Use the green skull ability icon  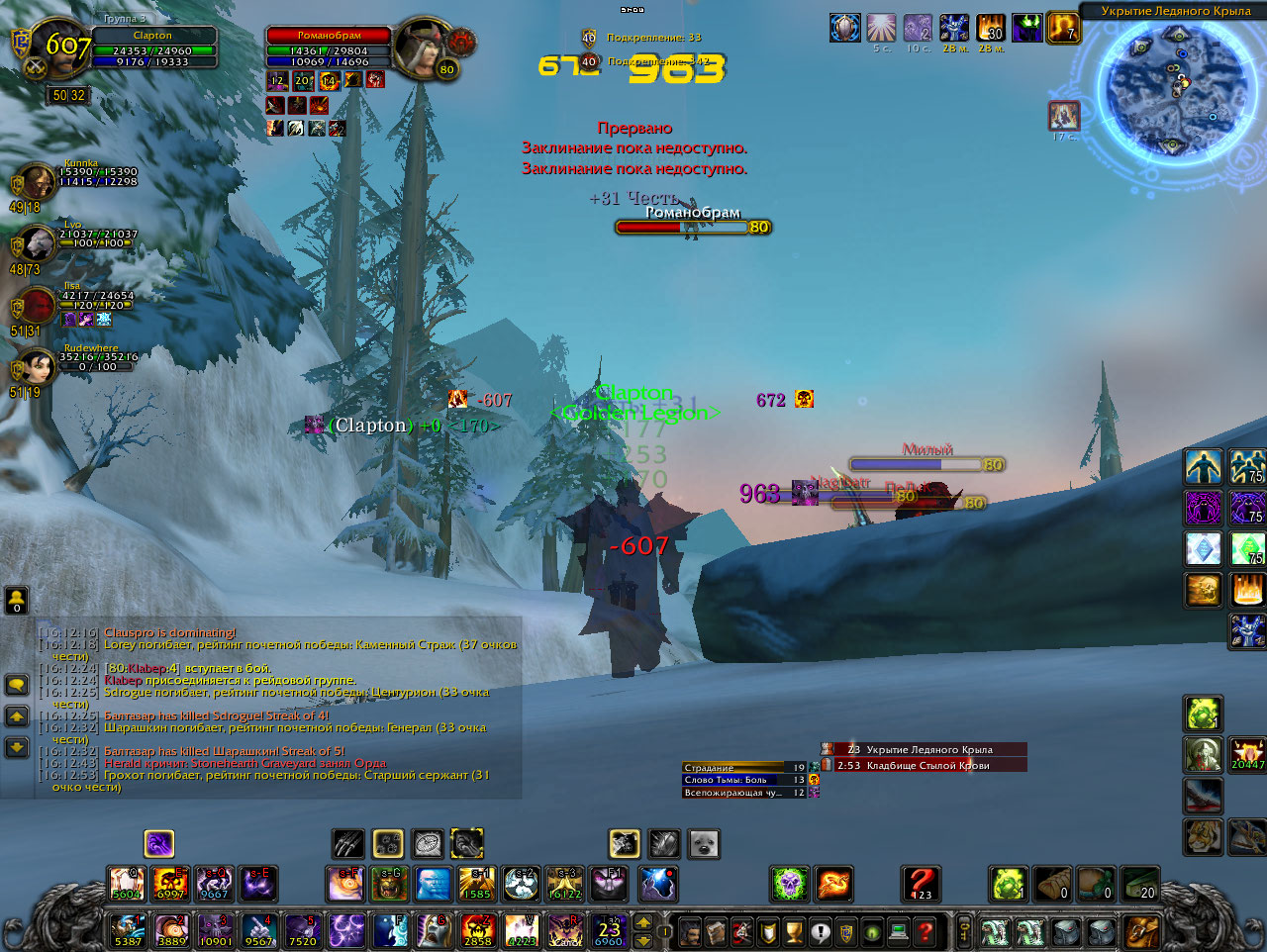coord(790,884)
